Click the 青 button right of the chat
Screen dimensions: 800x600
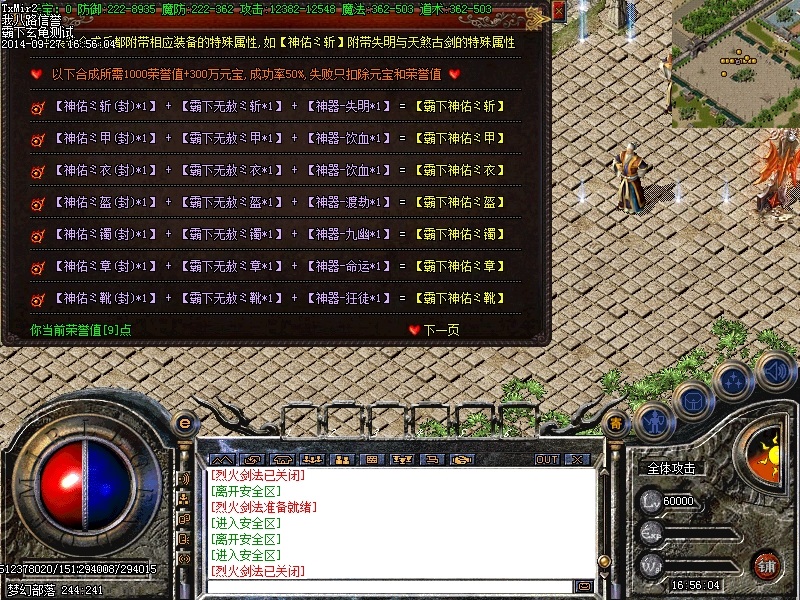tap(617, 423)
